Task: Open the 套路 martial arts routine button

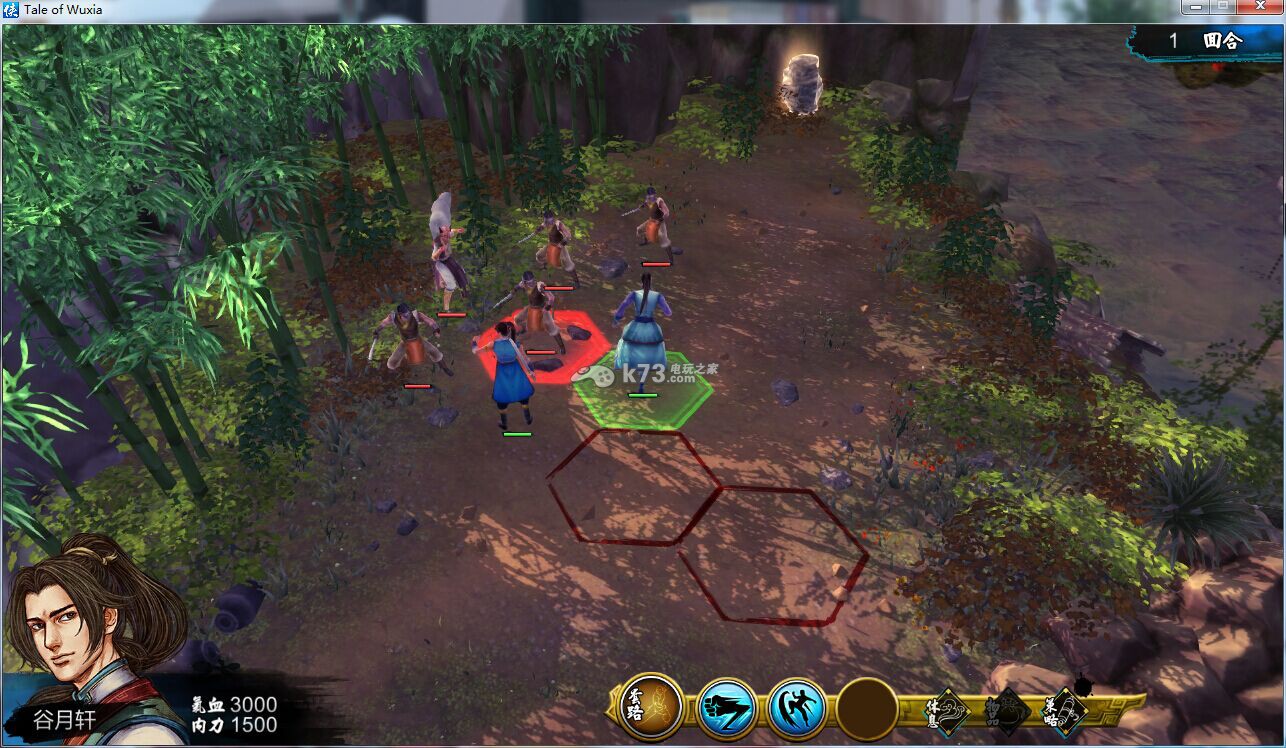Action: pyautogui.click(x=651, y=707)
